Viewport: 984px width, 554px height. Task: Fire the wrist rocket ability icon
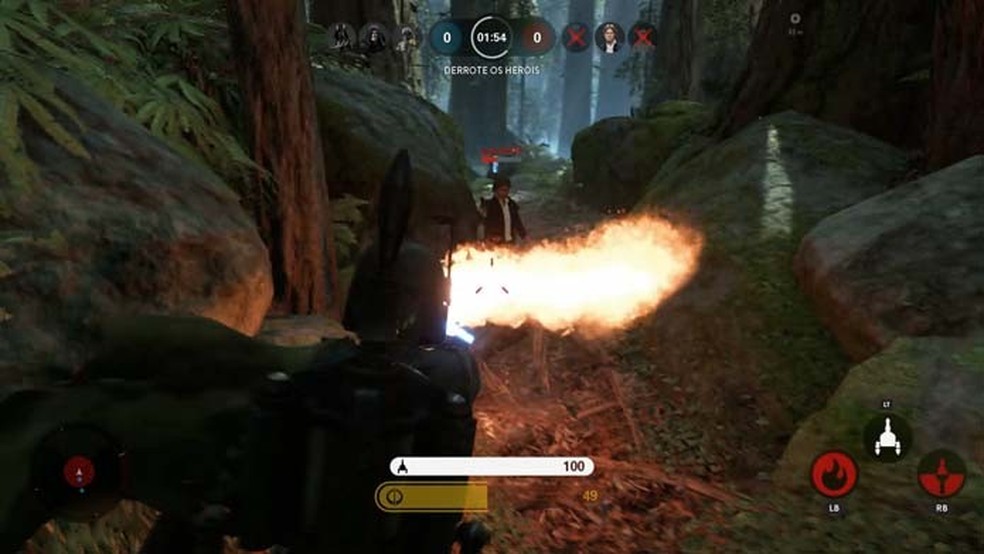click(941, 473)
